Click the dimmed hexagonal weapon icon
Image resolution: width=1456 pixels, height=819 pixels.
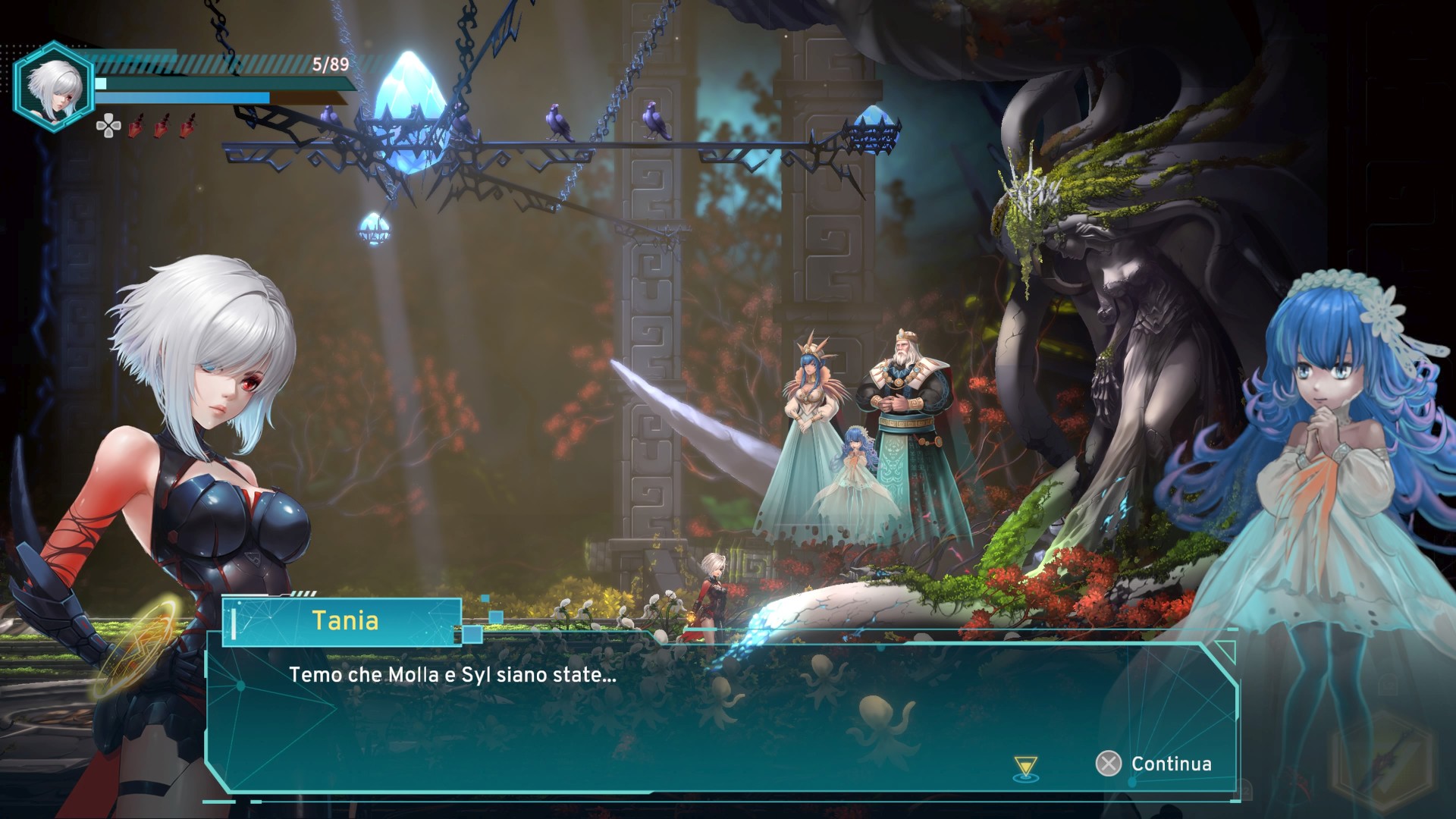(1382, 760)
